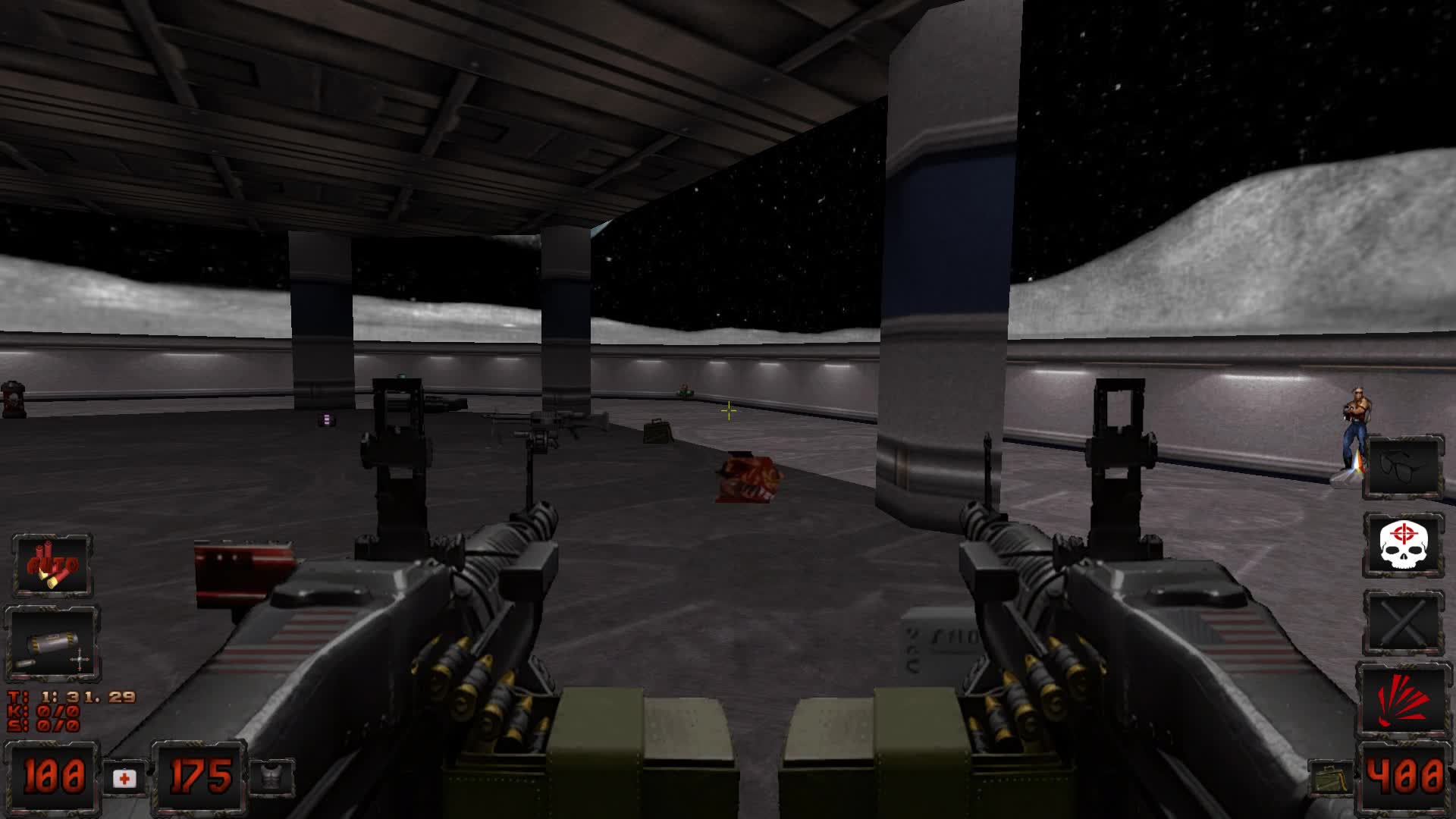
Task: Click the yellow crosshair at screen center
Action: [x=728, y=409]
